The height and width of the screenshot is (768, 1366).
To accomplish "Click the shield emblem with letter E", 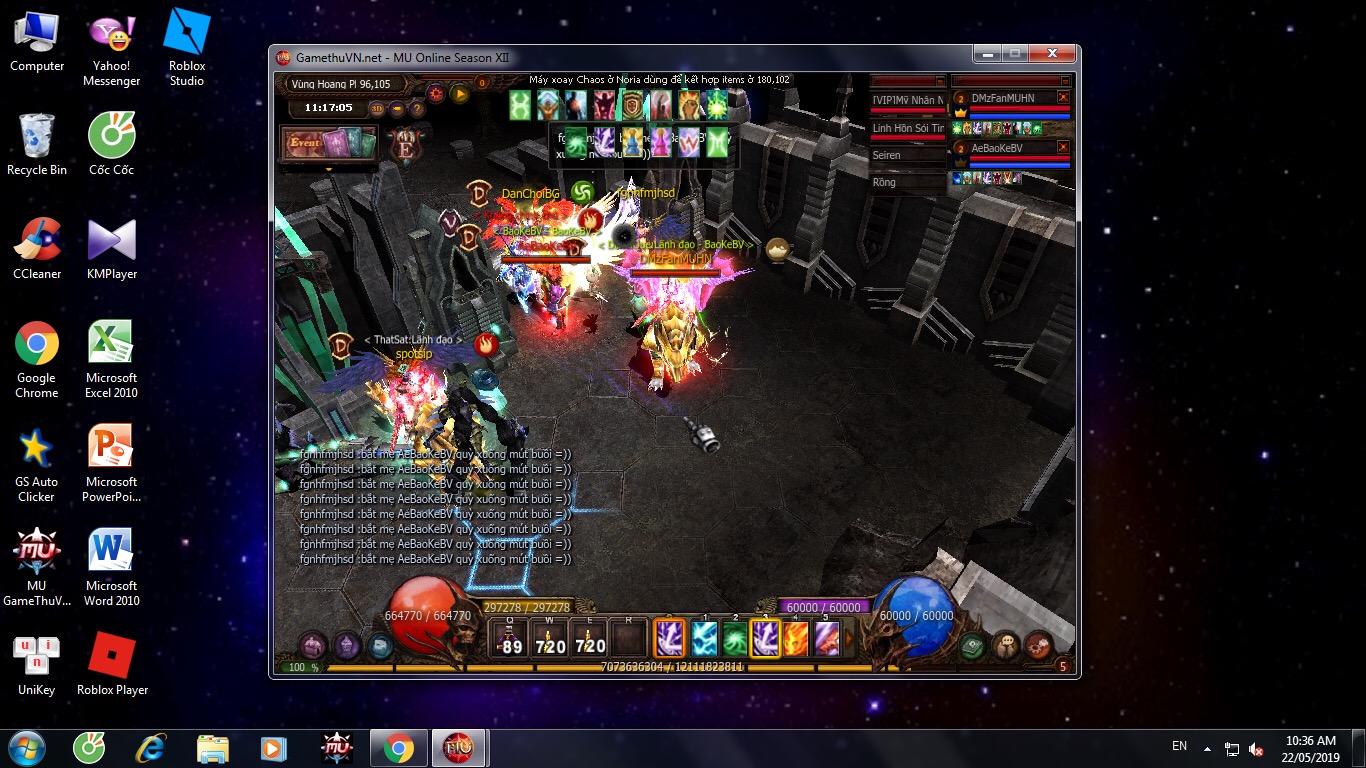I will [x=406, y=144].
